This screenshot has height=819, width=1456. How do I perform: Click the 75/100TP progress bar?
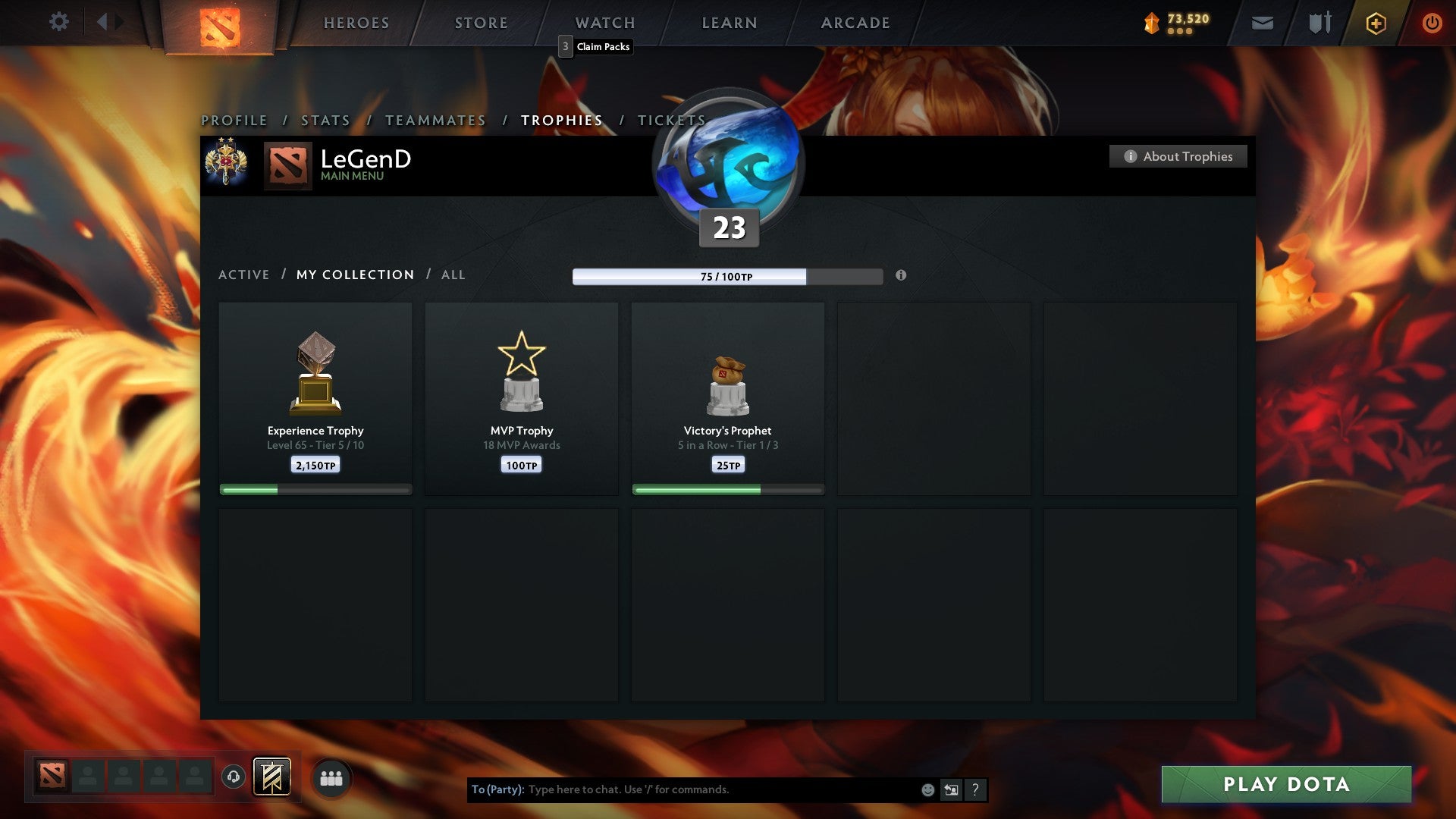click(x=726, y=277)
